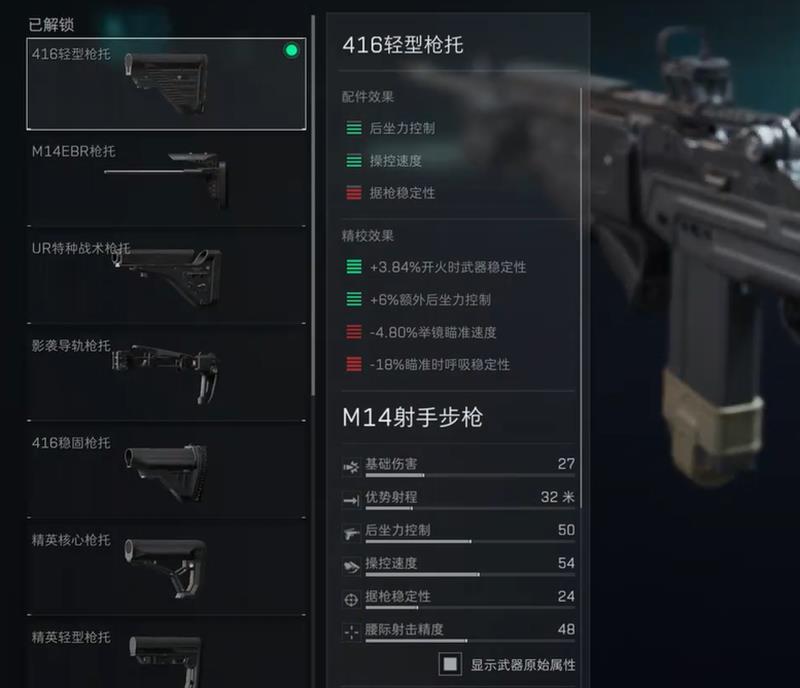Choose the M14EBR枪托 attachment
This screenshot has height=688, width=800.
click(x=166, y=178)
